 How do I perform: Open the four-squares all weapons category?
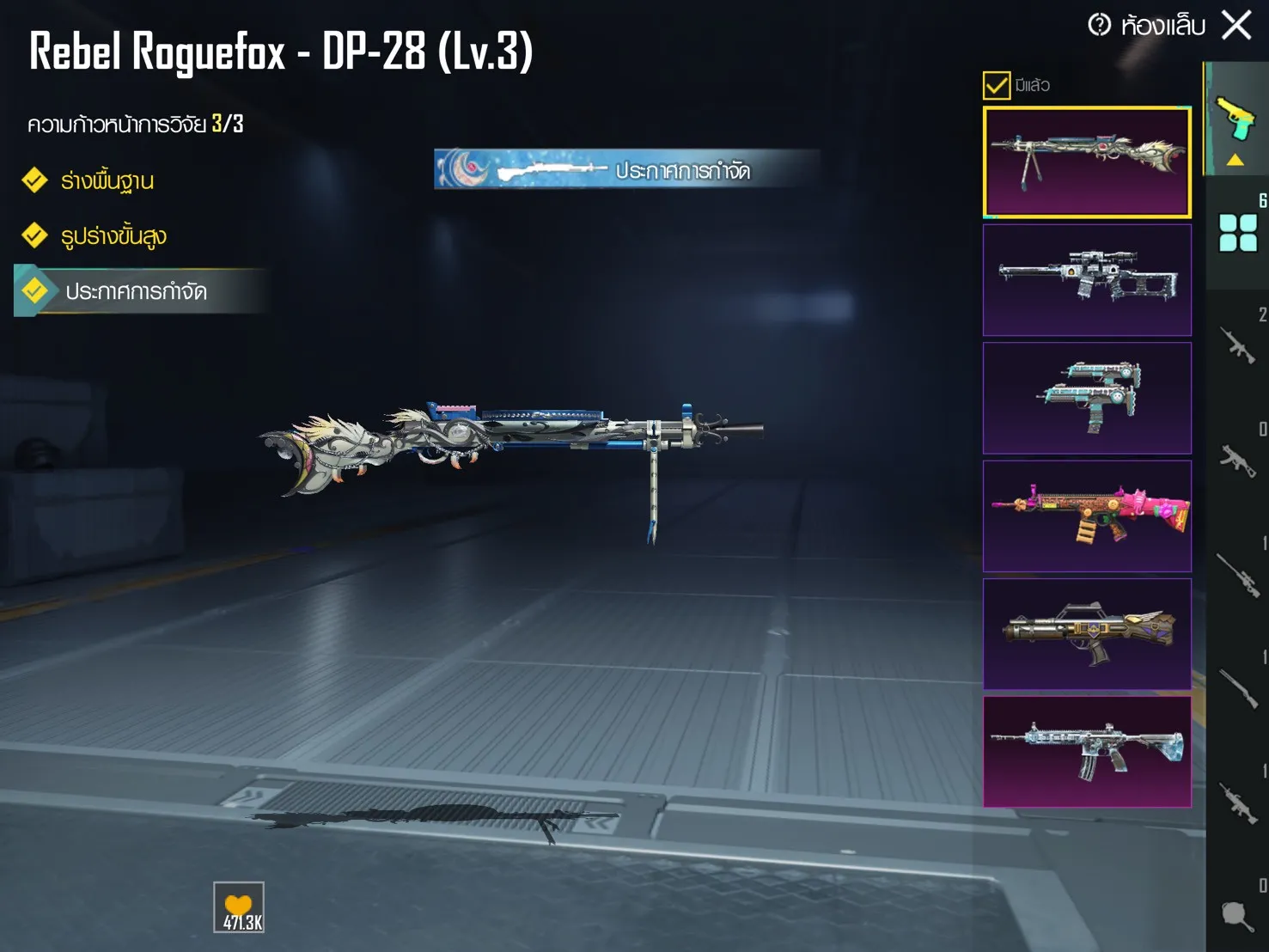pos(1238,232)
